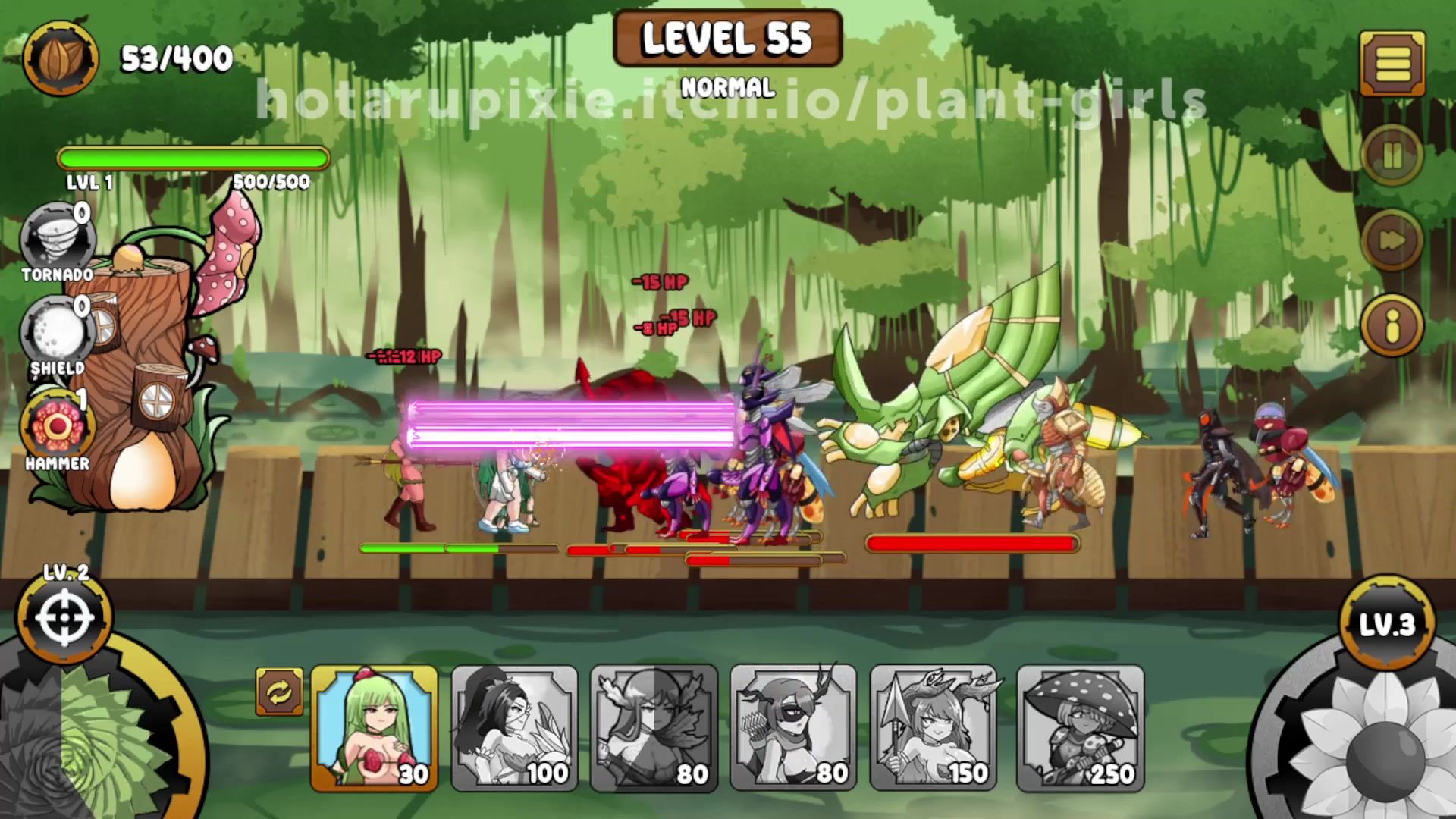Show the info panel
Screen dimensions: 1456x819
click(x=1392, y=326)
